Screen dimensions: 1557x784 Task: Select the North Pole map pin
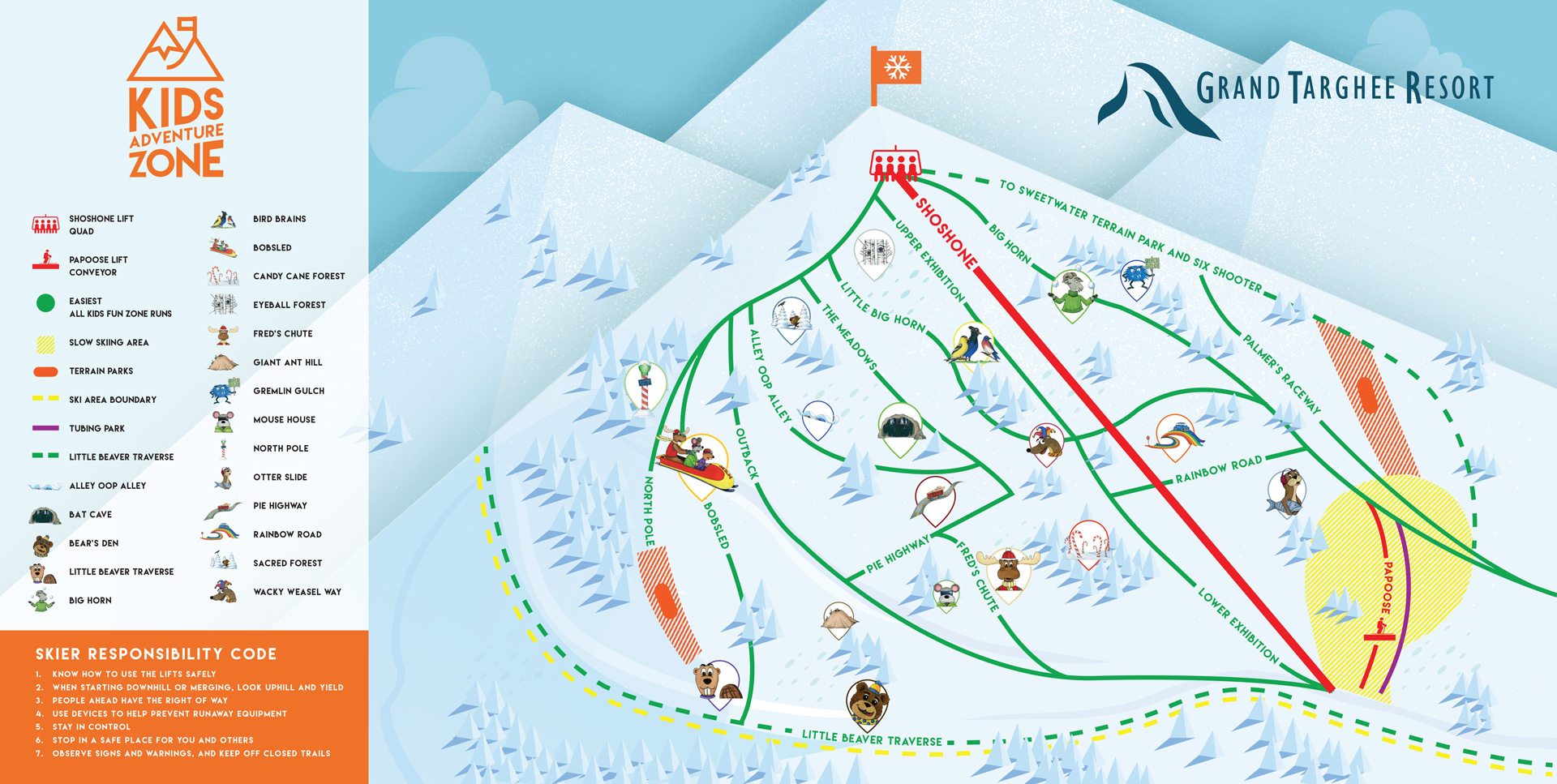click(646, 388)
